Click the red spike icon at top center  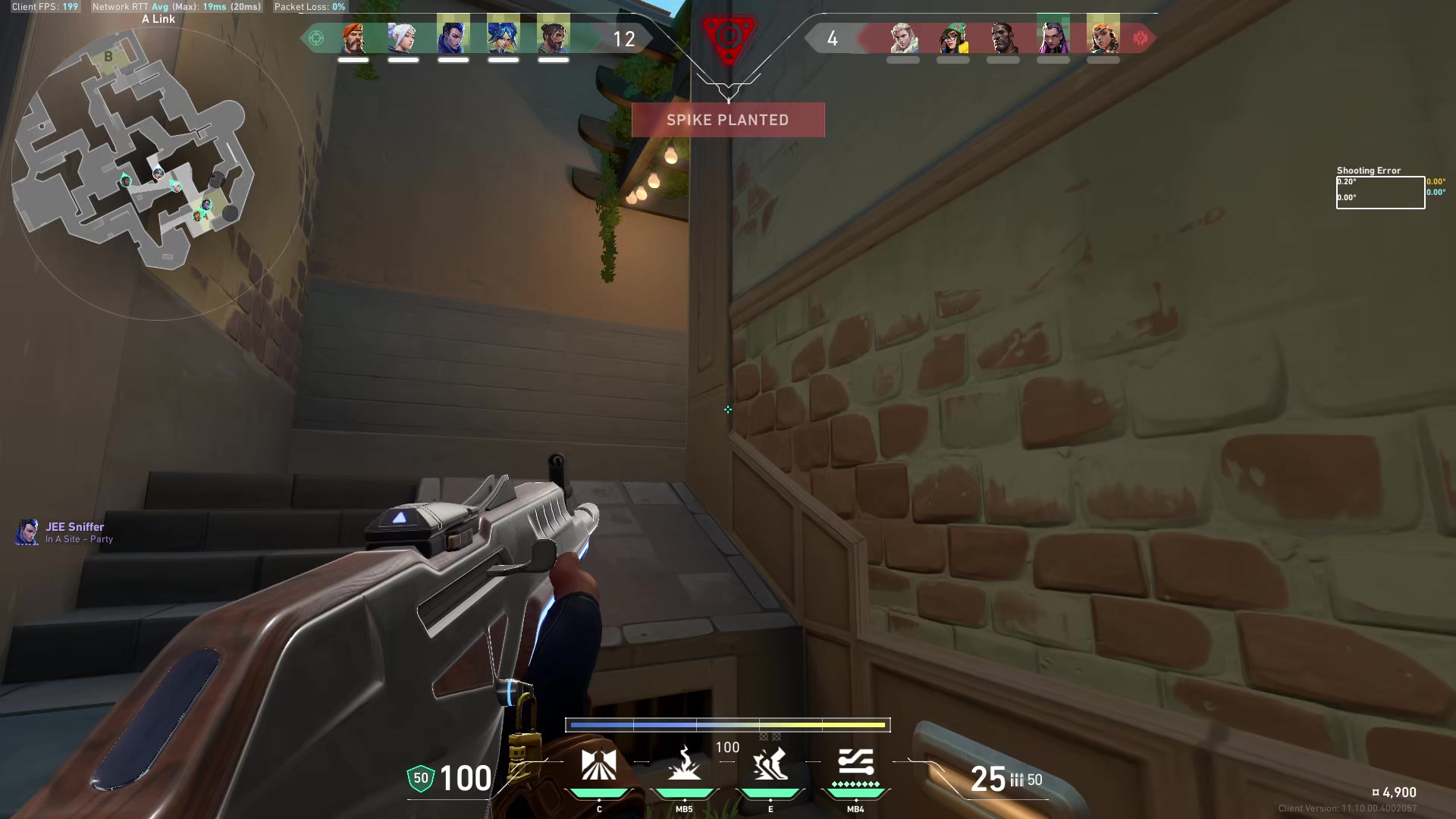click(x=728, y=36)
